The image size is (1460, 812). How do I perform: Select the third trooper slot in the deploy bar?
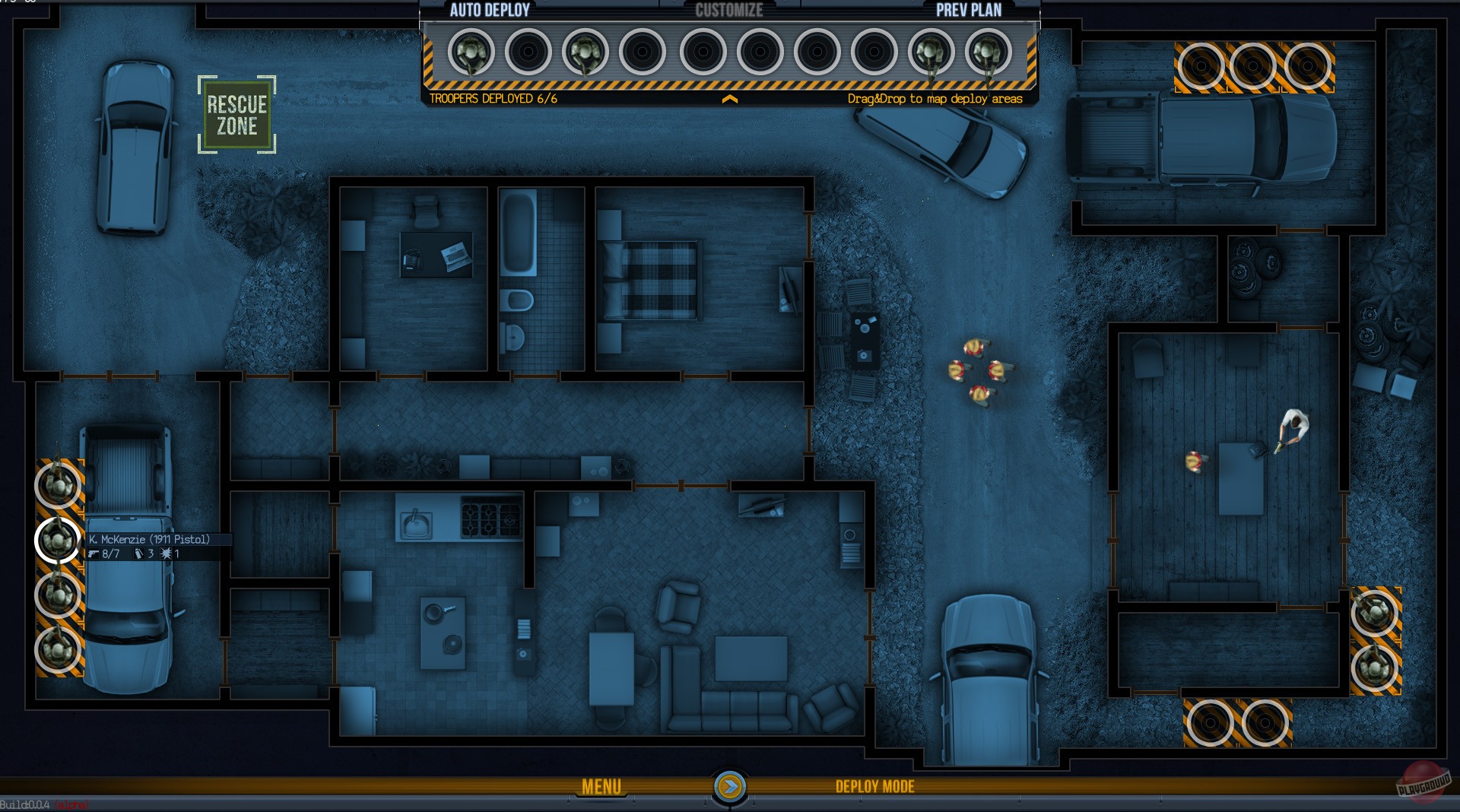pyautogui.click(x=586, y=53)
